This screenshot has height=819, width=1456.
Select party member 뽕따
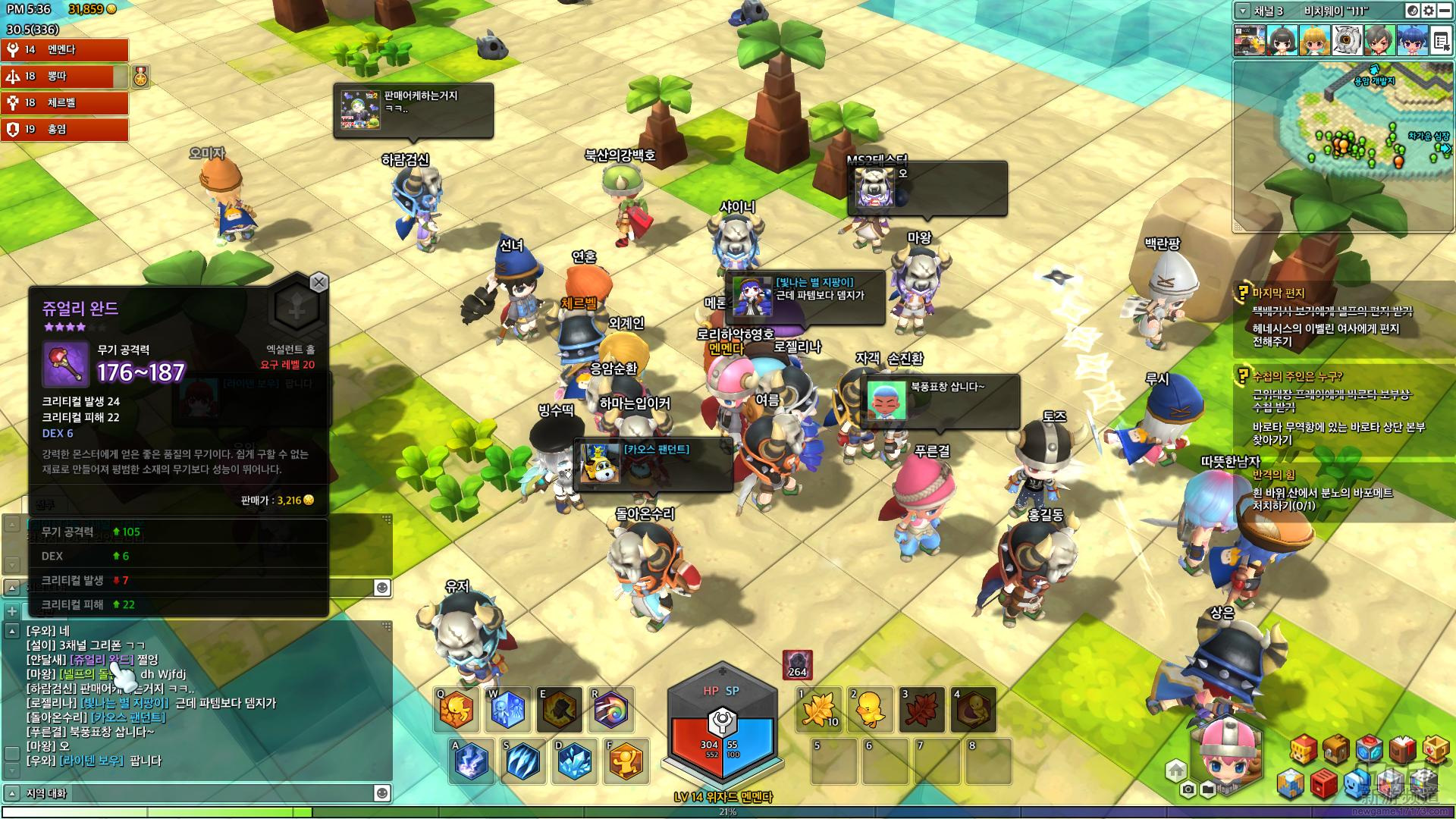[64, 76]
